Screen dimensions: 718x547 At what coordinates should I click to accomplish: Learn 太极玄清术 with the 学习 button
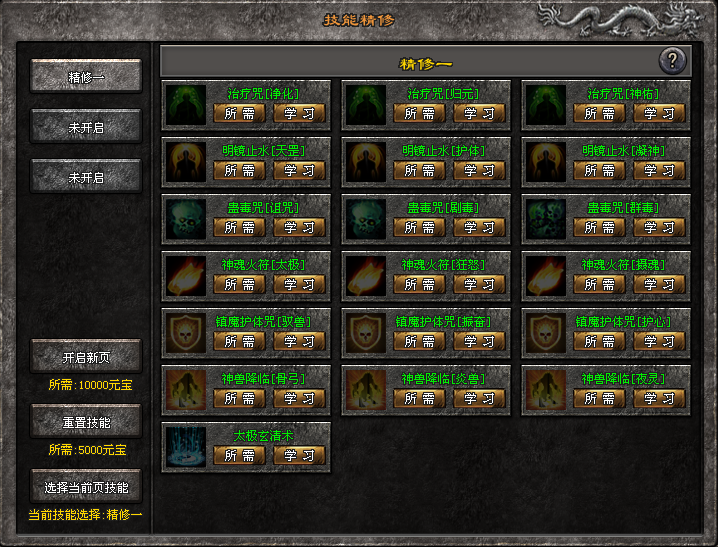click(x=299, y=455)
